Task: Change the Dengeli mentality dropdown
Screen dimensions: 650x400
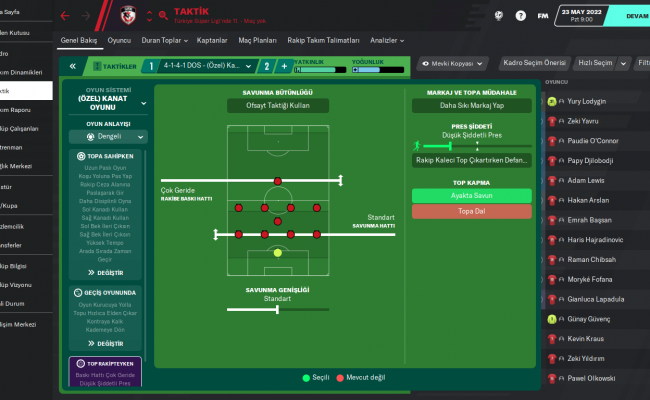Action: point(108,137)
